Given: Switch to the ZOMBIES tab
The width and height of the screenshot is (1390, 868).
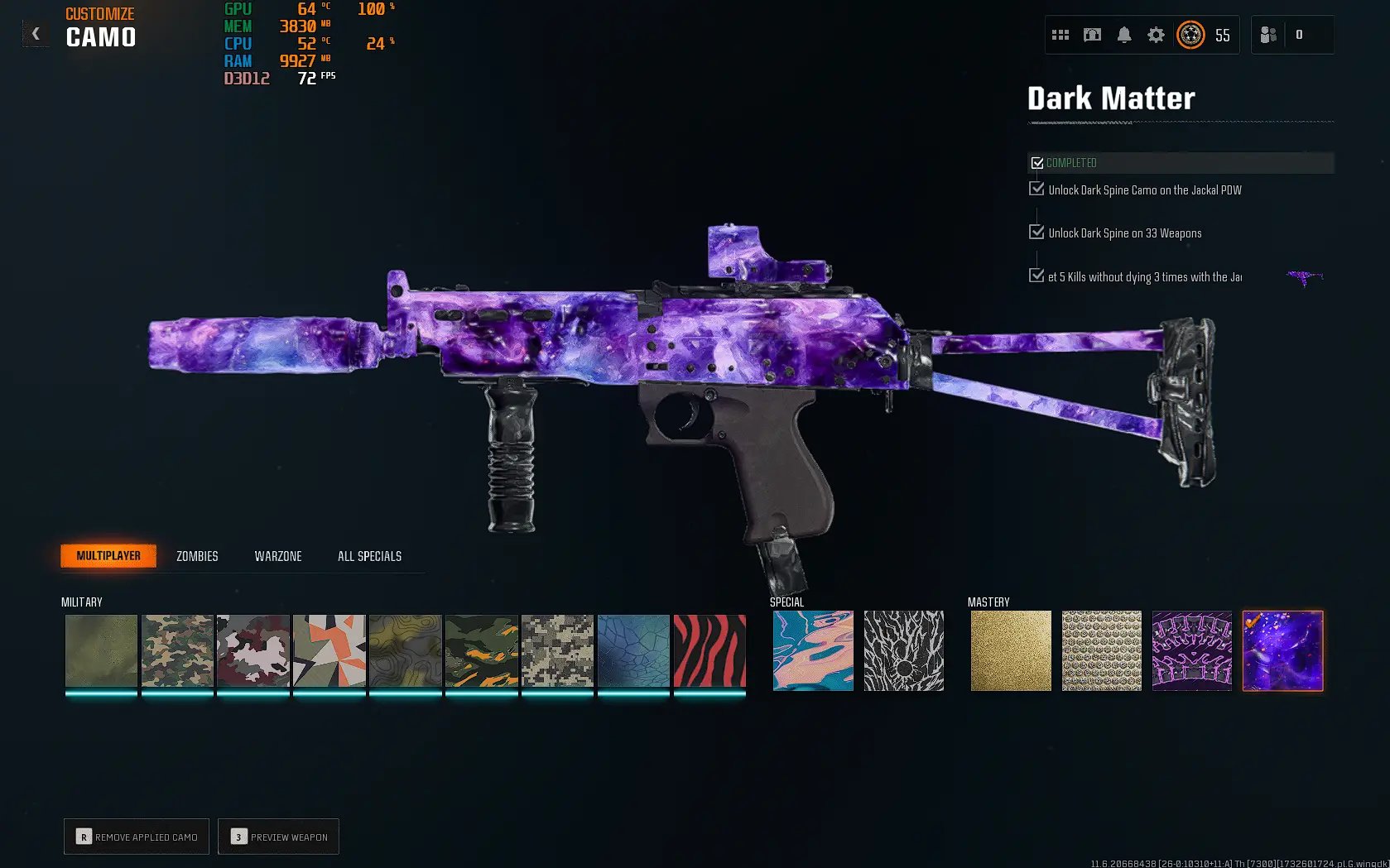Looking at the screenshot, I should tap(195, 555).
